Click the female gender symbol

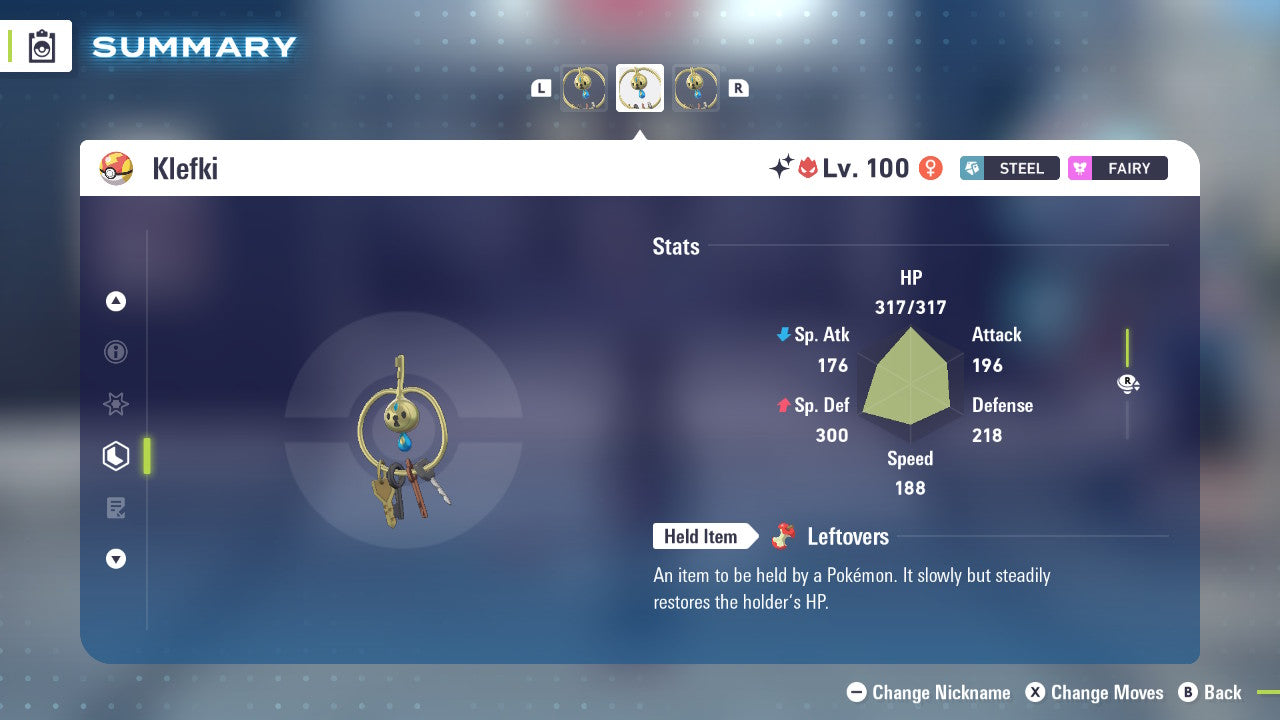click(930, 168)
